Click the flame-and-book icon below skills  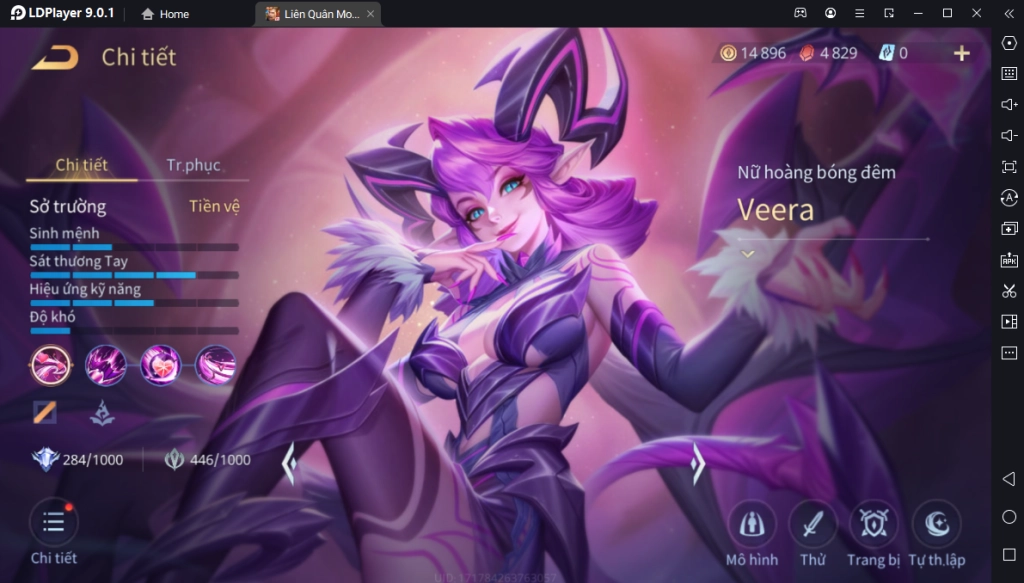coord(101,411)
